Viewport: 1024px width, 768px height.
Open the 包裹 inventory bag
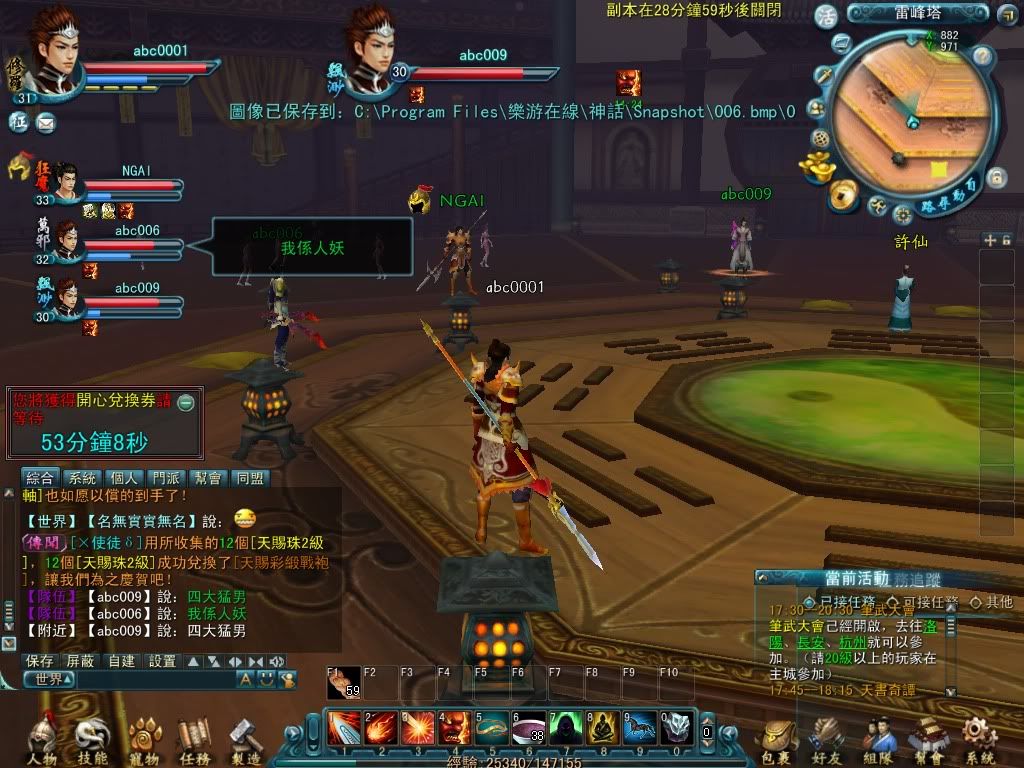[778, 741]
